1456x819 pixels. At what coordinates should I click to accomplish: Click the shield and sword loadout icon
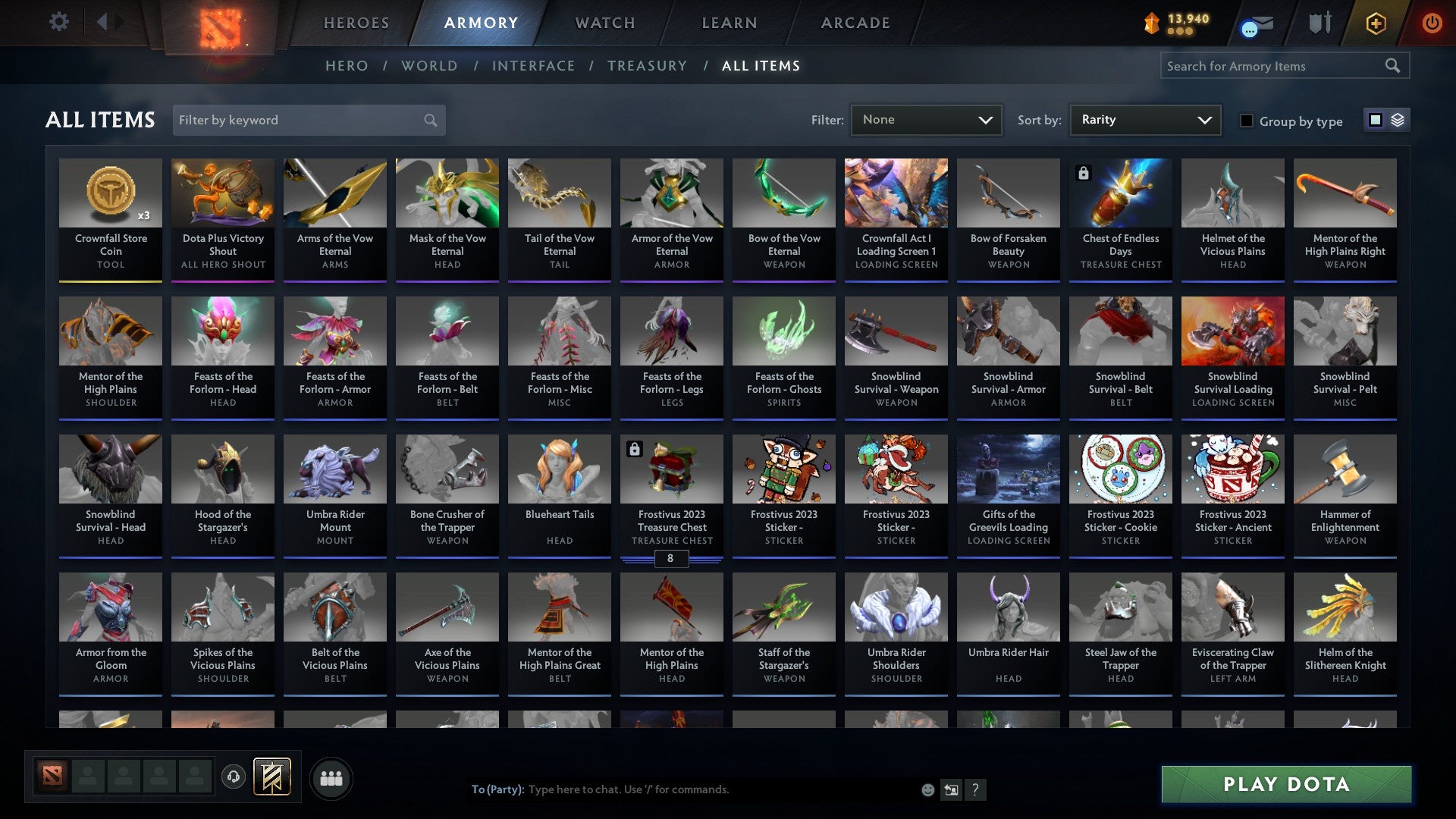pos(1319,22)
